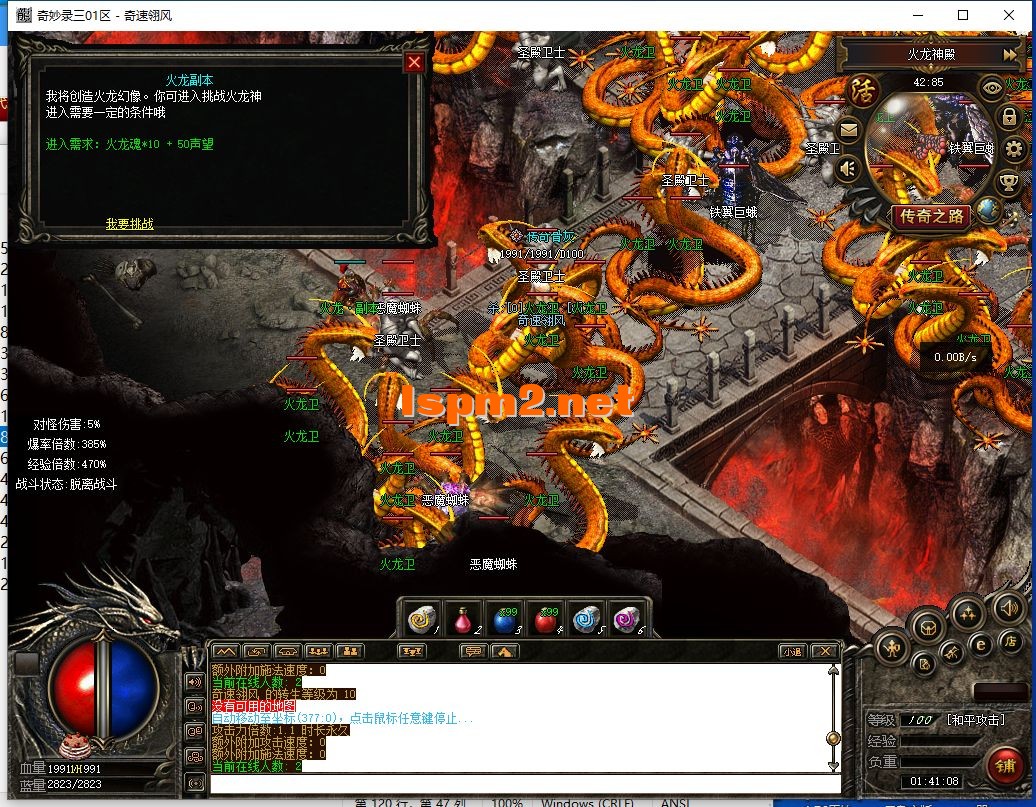Use the red potion in hotbar slot 2
Screen dimensions: 1036x807
click(x=460, y=619)
